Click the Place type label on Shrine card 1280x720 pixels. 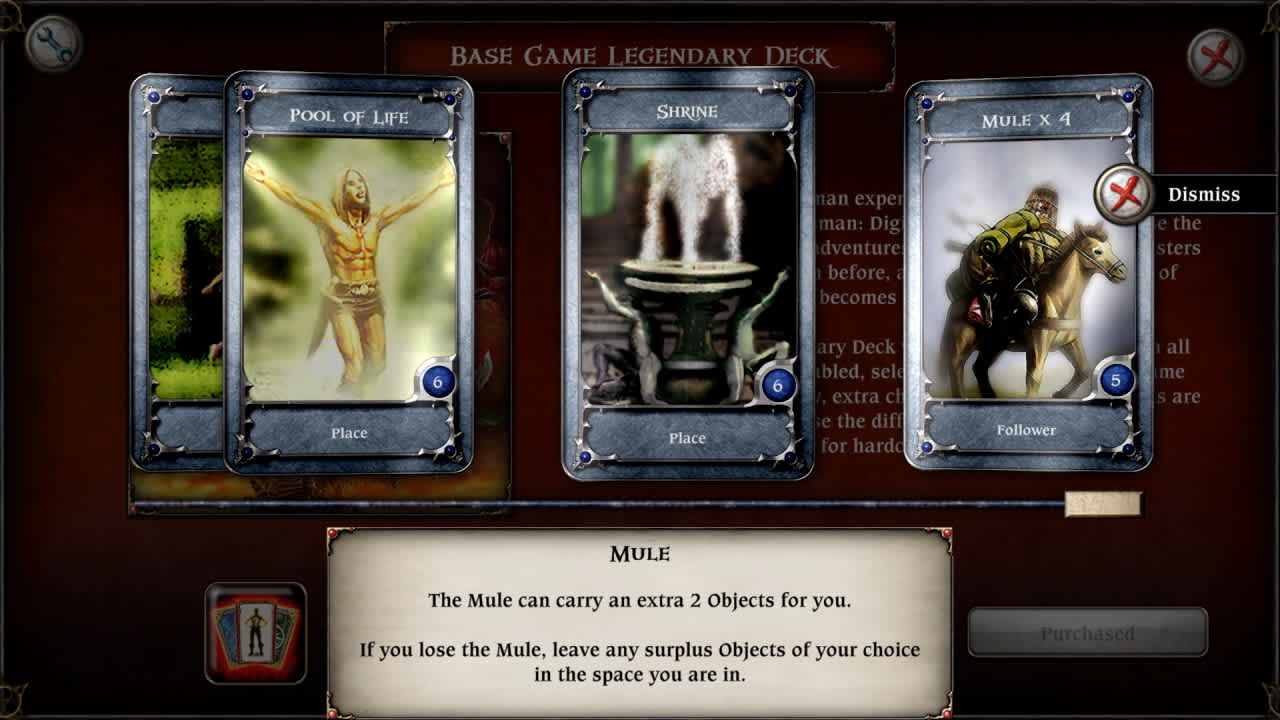pyautogui.click(x=687, y=438)
